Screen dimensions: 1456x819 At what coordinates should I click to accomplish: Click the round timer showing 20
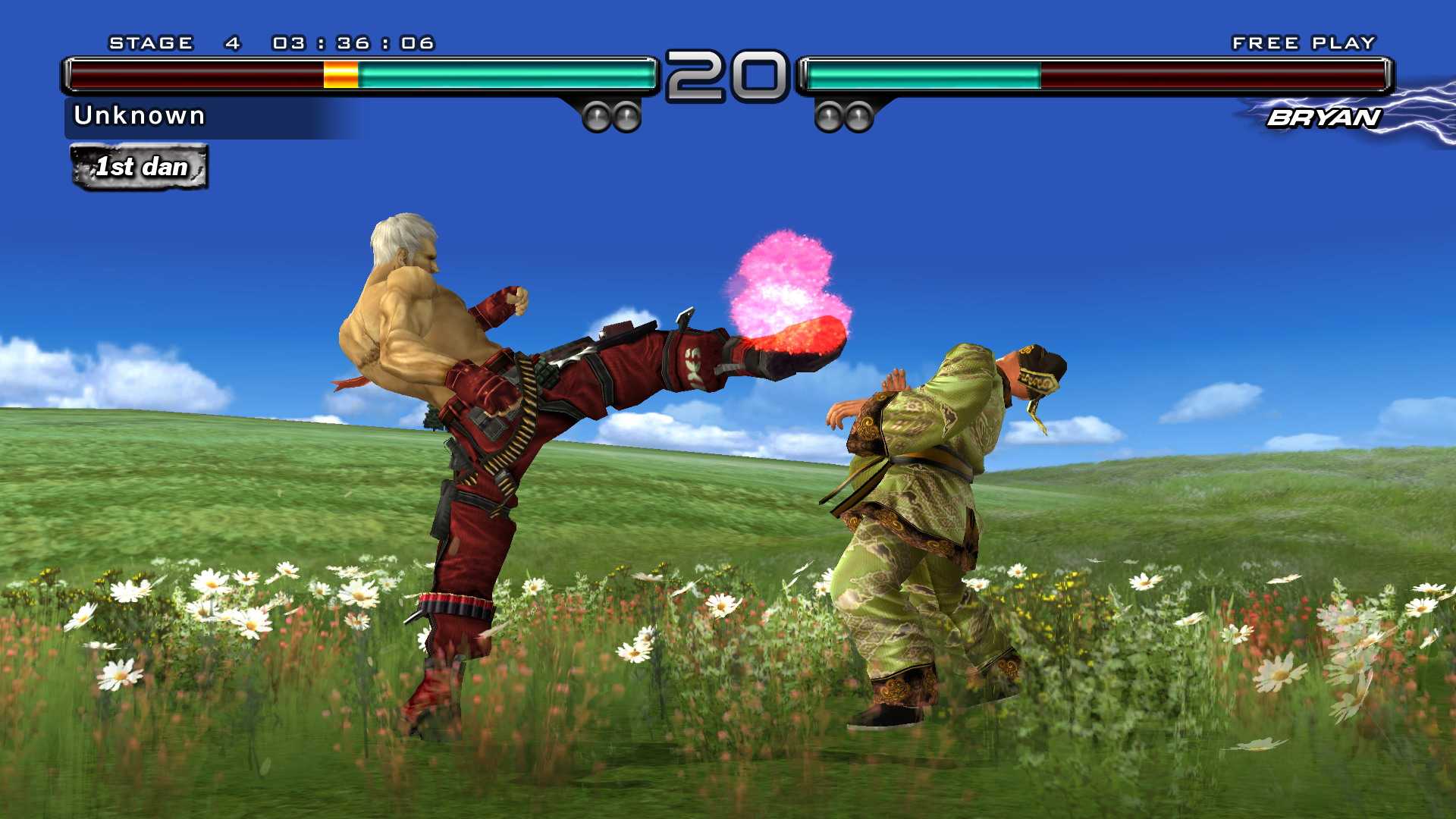[x=726, y=74]
